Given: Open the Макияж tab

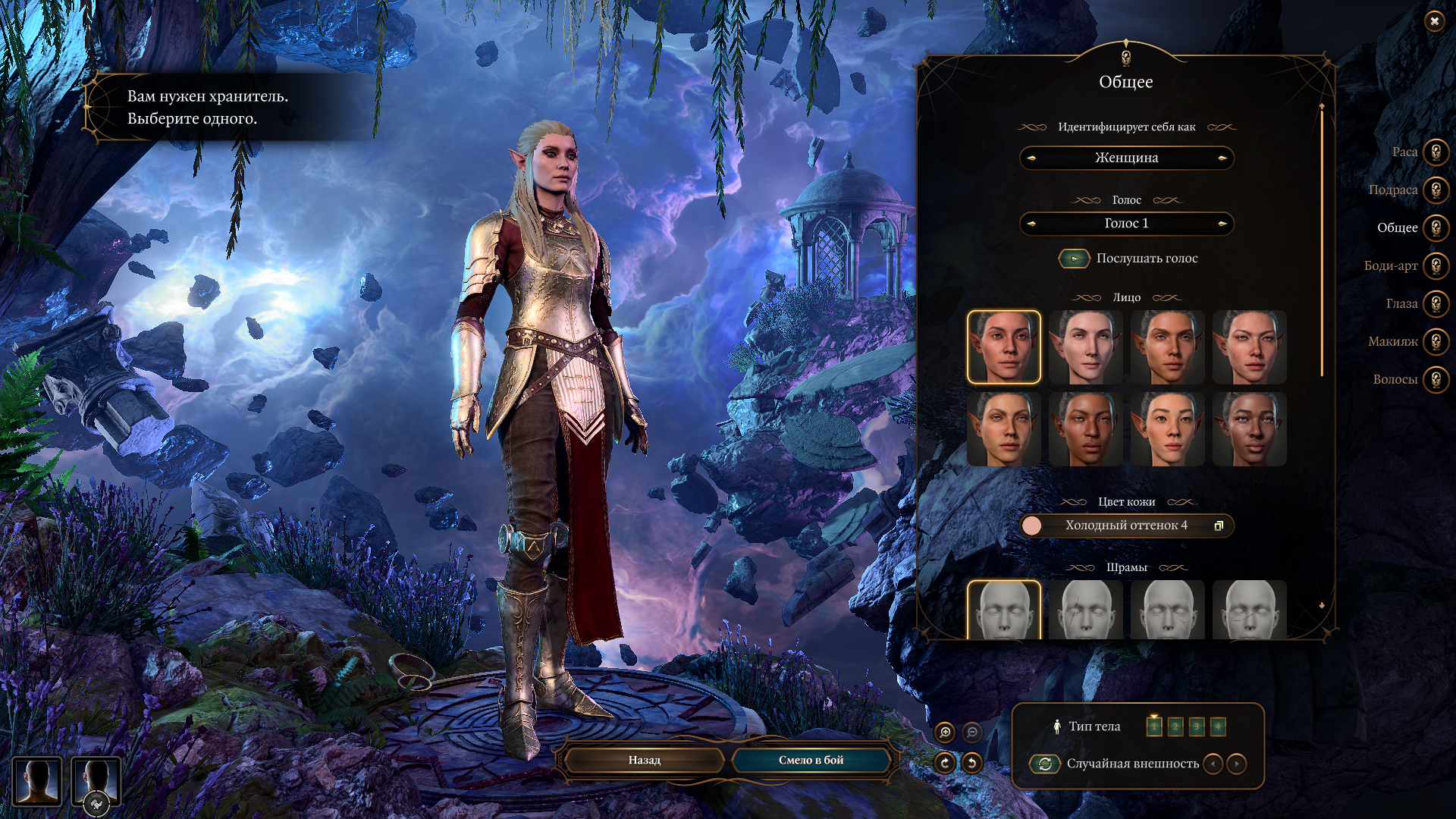Looking at the screenshot, I should point(1436,342).
